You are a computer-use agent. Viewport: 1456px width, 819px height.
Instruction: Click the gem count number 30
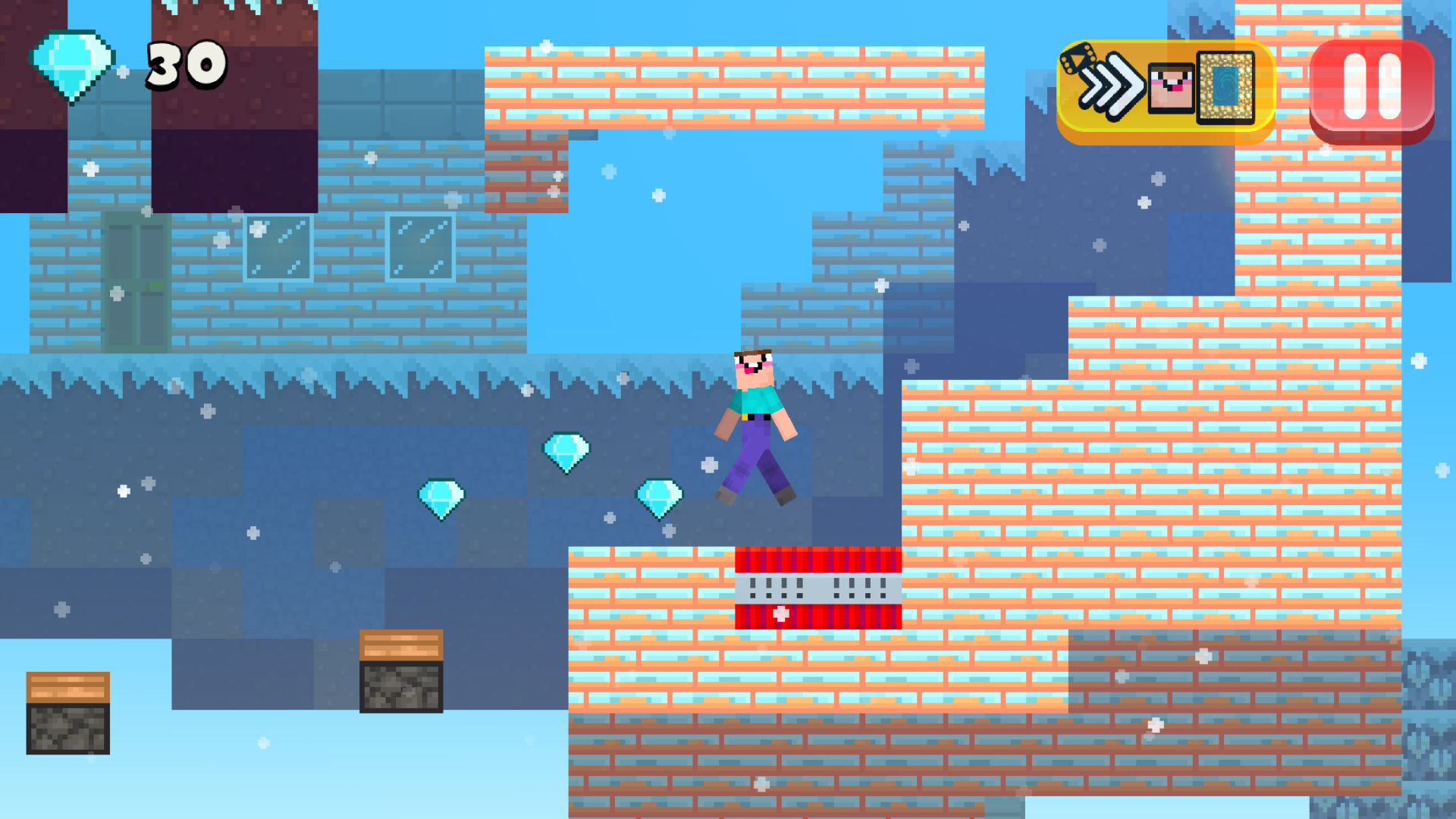click(x=184, y=64)
